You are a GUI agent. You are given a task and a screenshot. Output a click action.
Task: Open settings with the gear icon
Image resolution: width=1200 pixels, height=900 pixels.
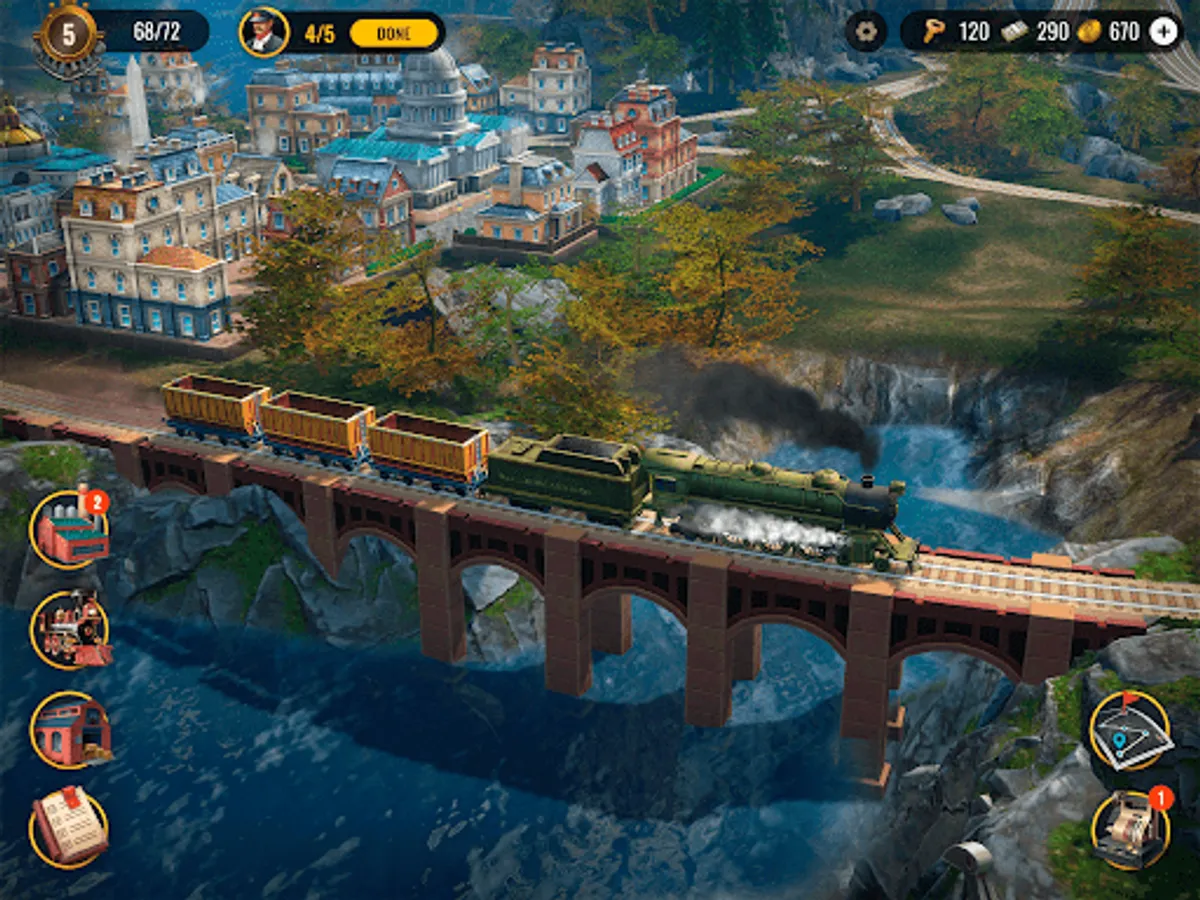pos(865,31)
